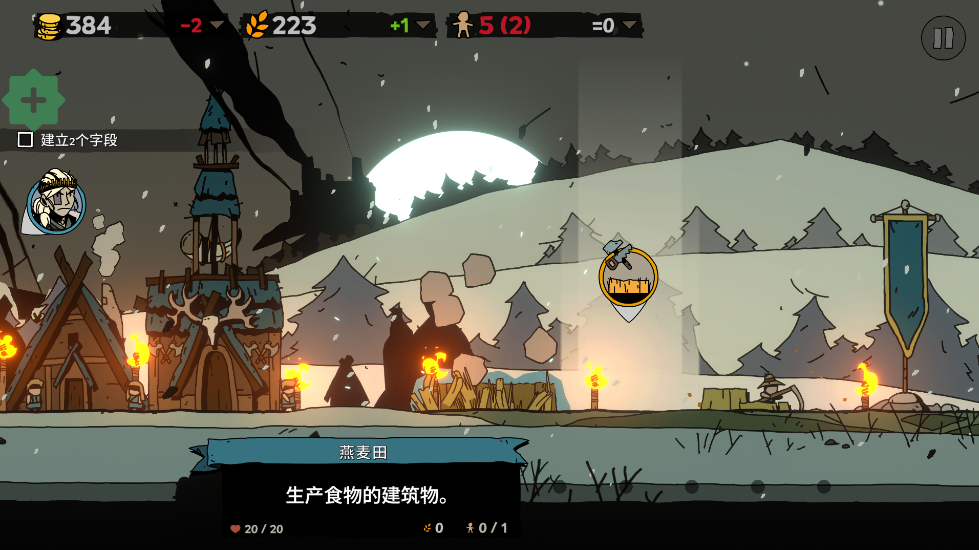The width and height of the screenshot is (979, 550).
Task: Click the oat field build marker
Action: [x=628, y=278]
